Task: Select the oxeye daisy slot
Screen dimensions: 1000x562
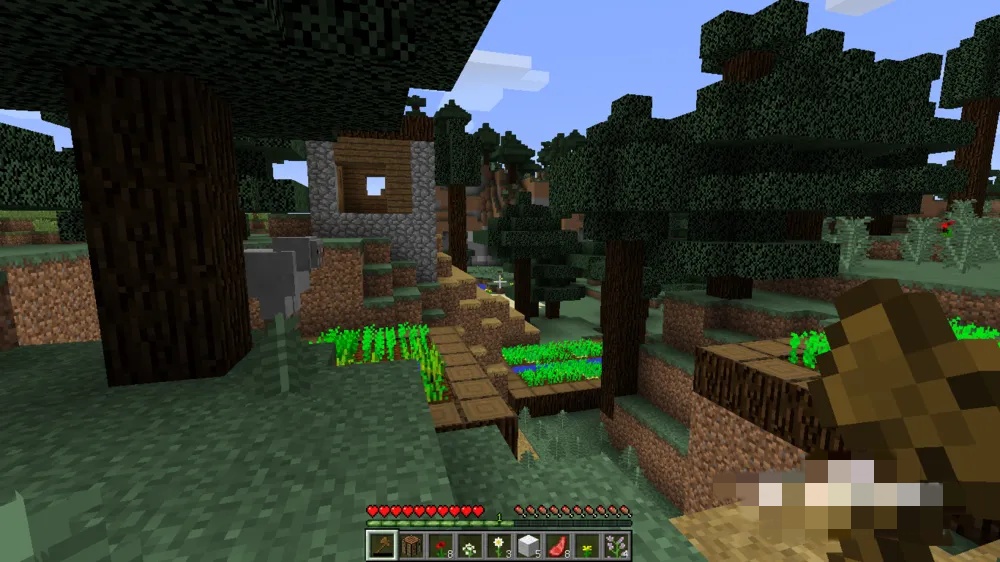Action: (x=497, y=546)
